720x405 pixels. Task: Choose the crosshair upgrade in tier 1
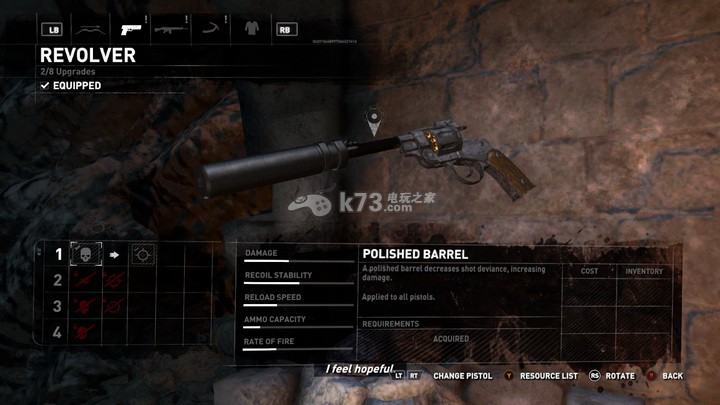pyautogui.click(x=143, y=255)
